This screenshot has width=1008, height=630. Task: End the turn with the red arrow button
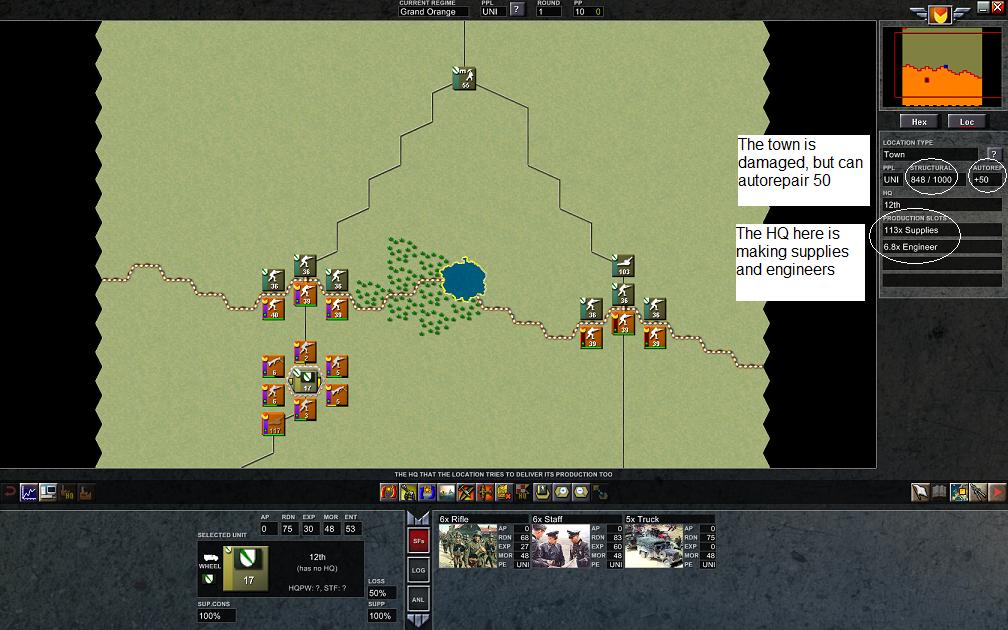(x=997, y=492)
